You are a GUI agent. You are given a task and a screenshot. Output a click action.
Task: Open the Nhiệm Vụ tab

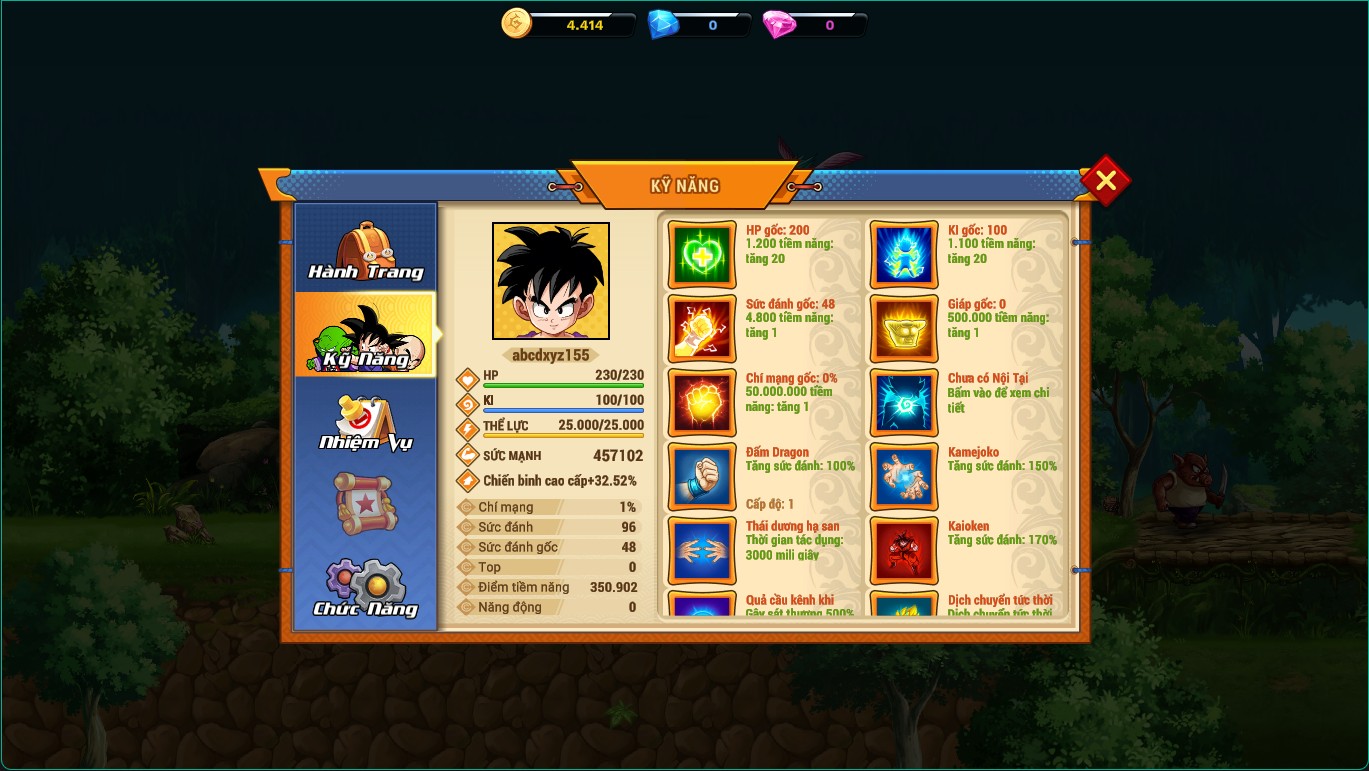(366, 420)
